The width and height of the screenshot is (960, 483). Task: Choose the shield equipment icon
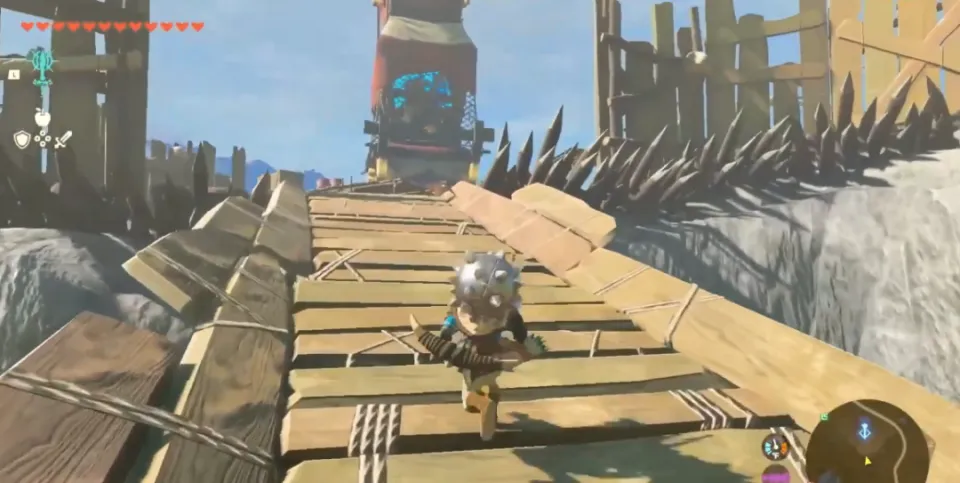22,139
